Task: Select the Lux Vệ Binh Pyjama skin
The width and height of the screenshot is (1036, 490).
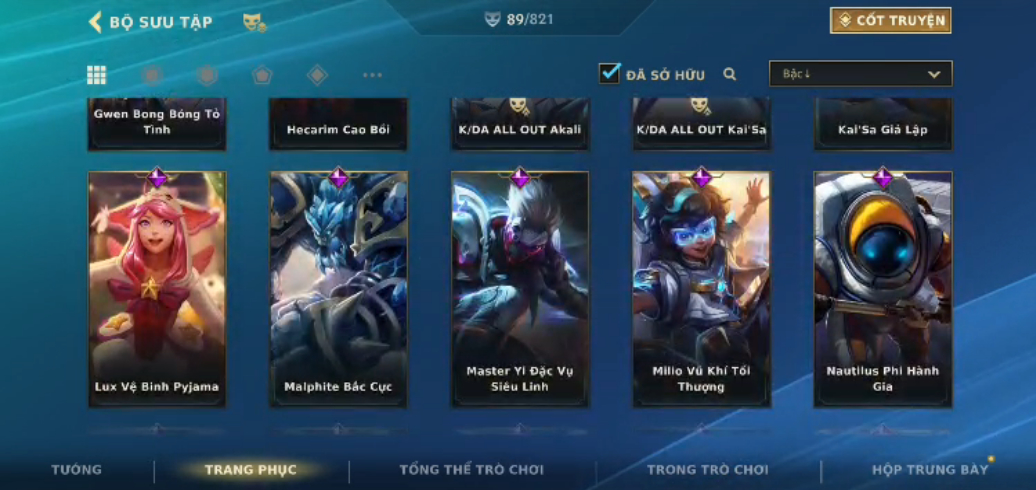Action: 157,289
